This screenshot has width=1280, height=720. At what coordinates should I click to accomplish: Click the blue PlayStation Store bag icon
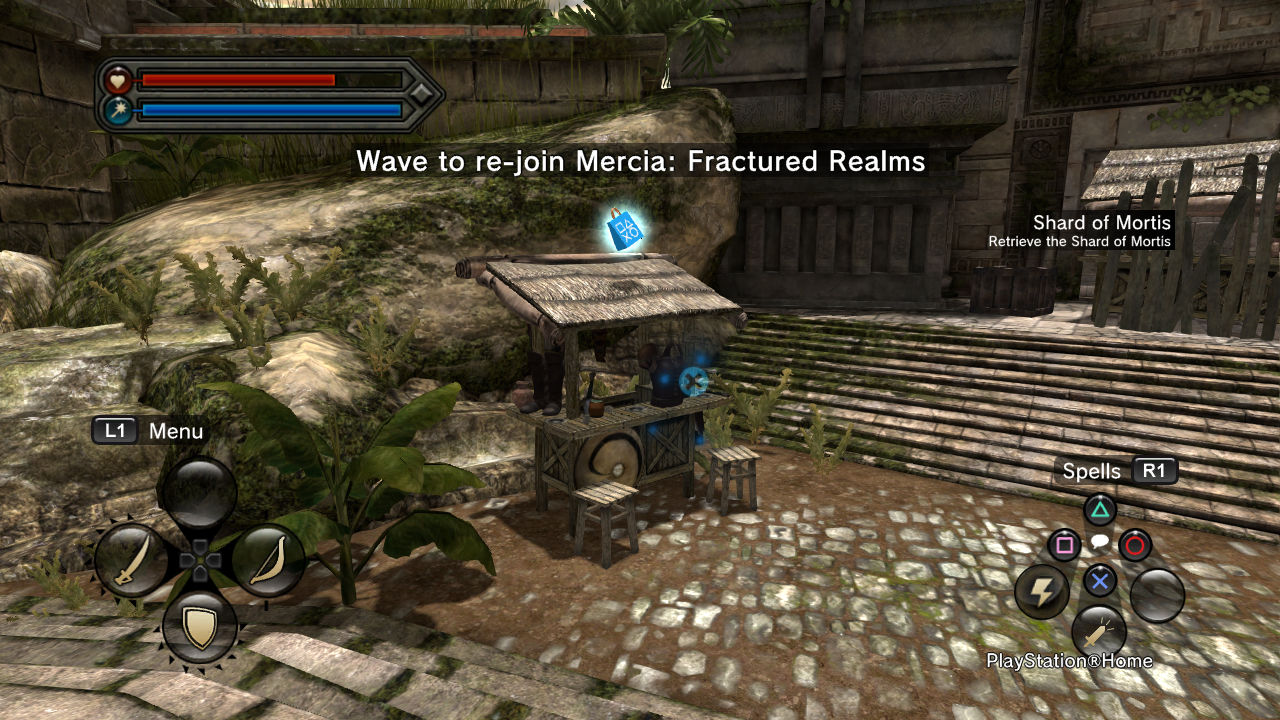(625, 229)
